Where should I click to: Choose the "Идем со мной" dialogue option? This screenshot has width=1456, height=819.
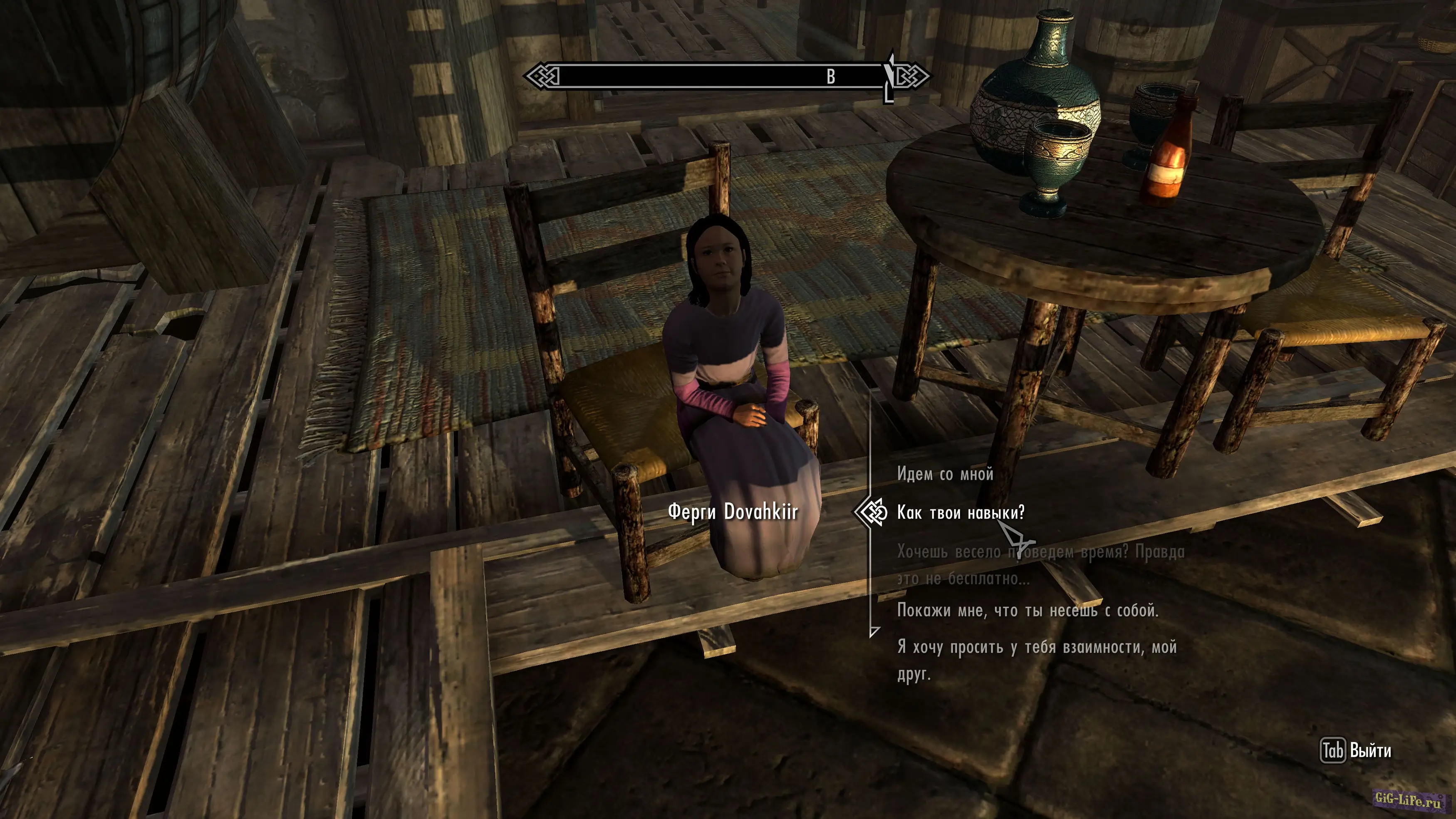point(944,474)
